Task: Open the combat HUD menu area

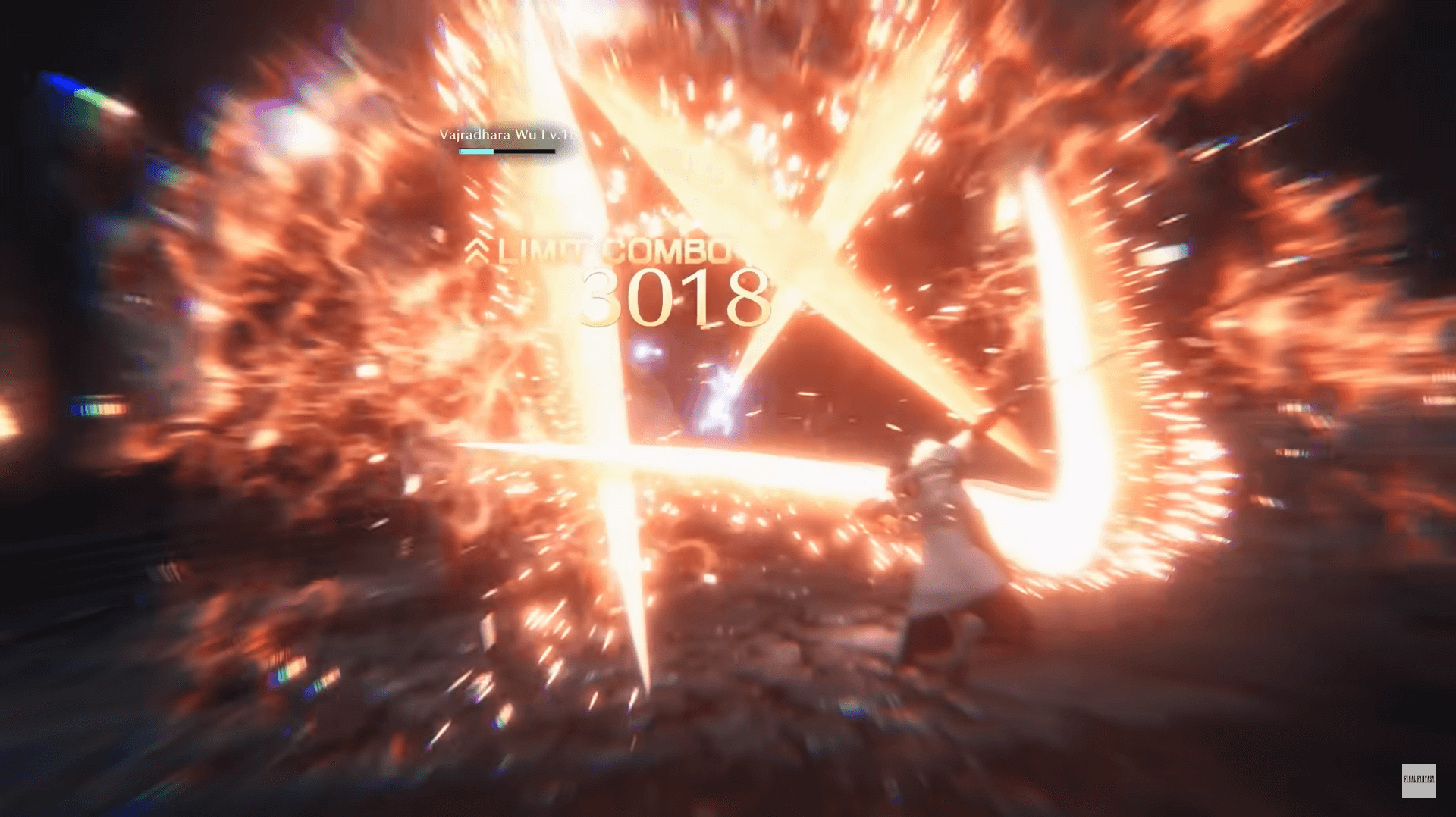Action: [507, 144]
